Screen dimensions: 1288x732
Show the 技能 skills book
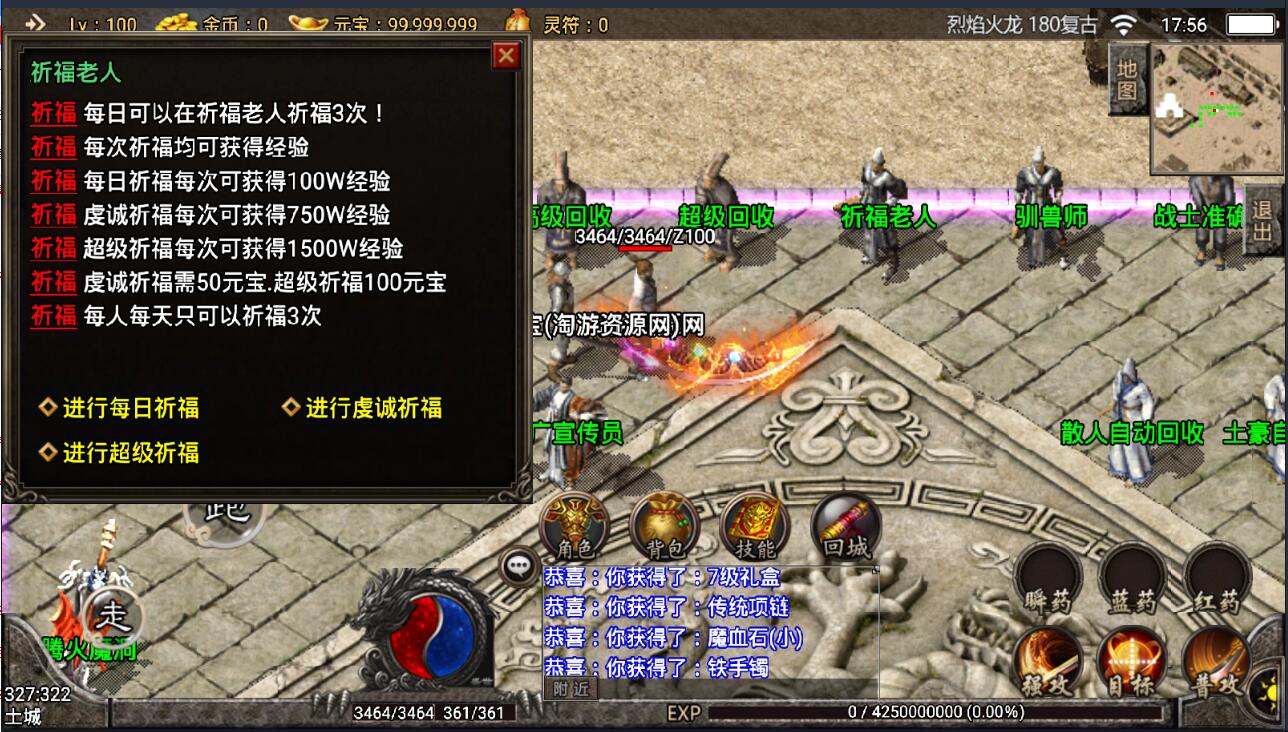pos(754,526)
